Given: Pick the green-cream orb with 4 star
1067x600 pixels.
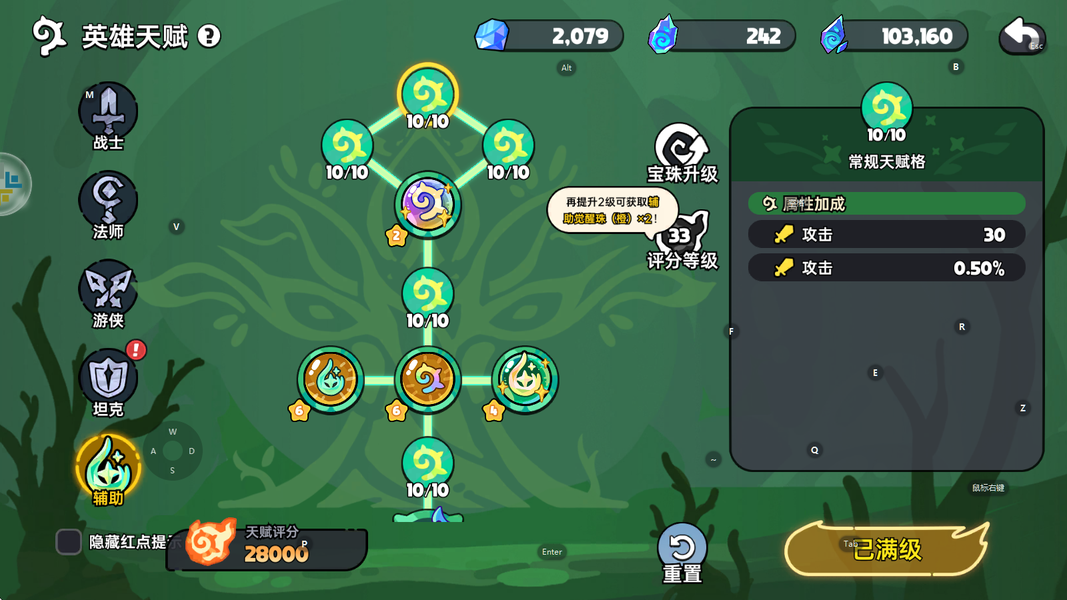Looking at the screenshot, I should click(x=525, y=380).
